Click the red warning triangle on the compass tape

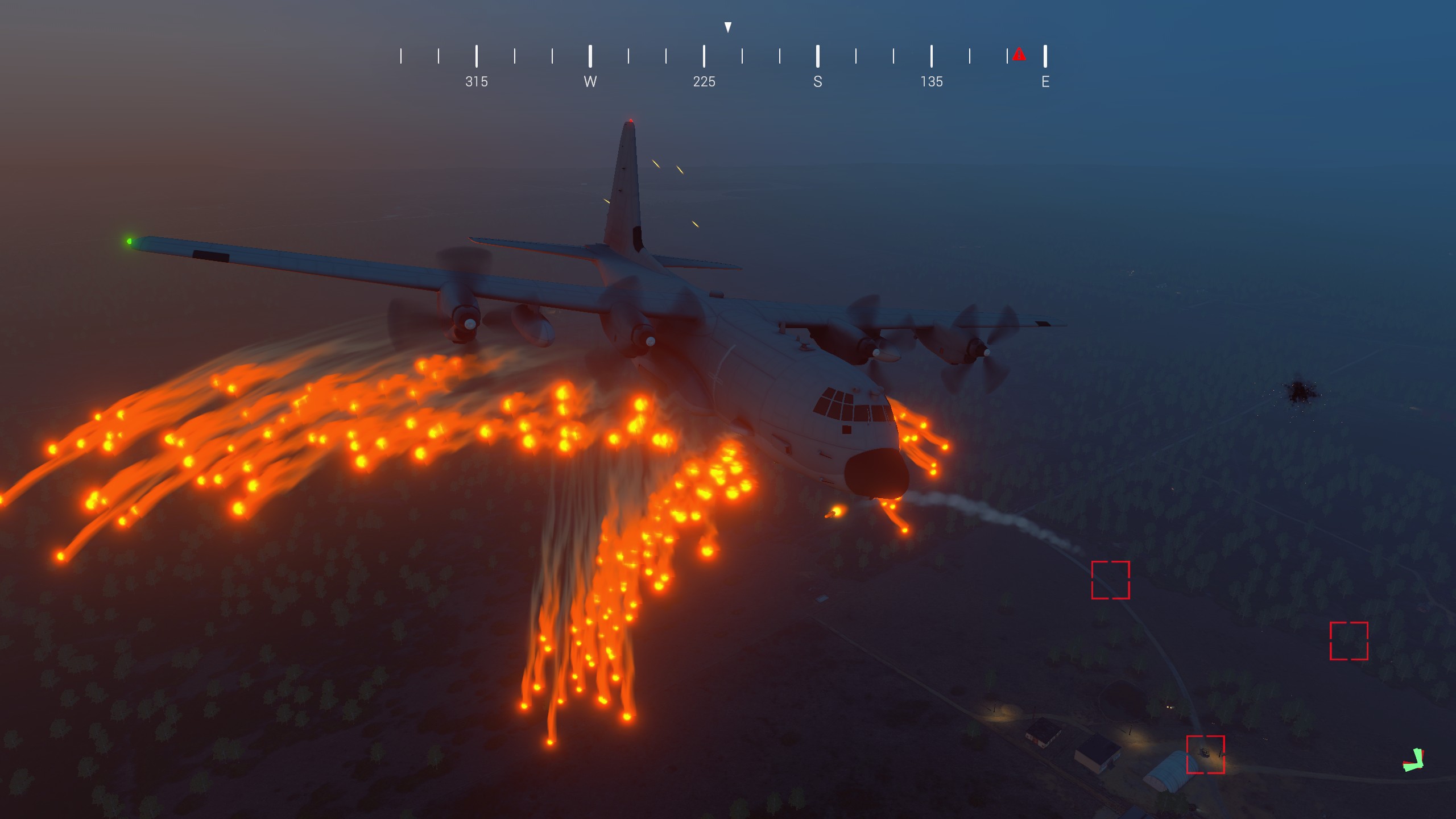1020,55
